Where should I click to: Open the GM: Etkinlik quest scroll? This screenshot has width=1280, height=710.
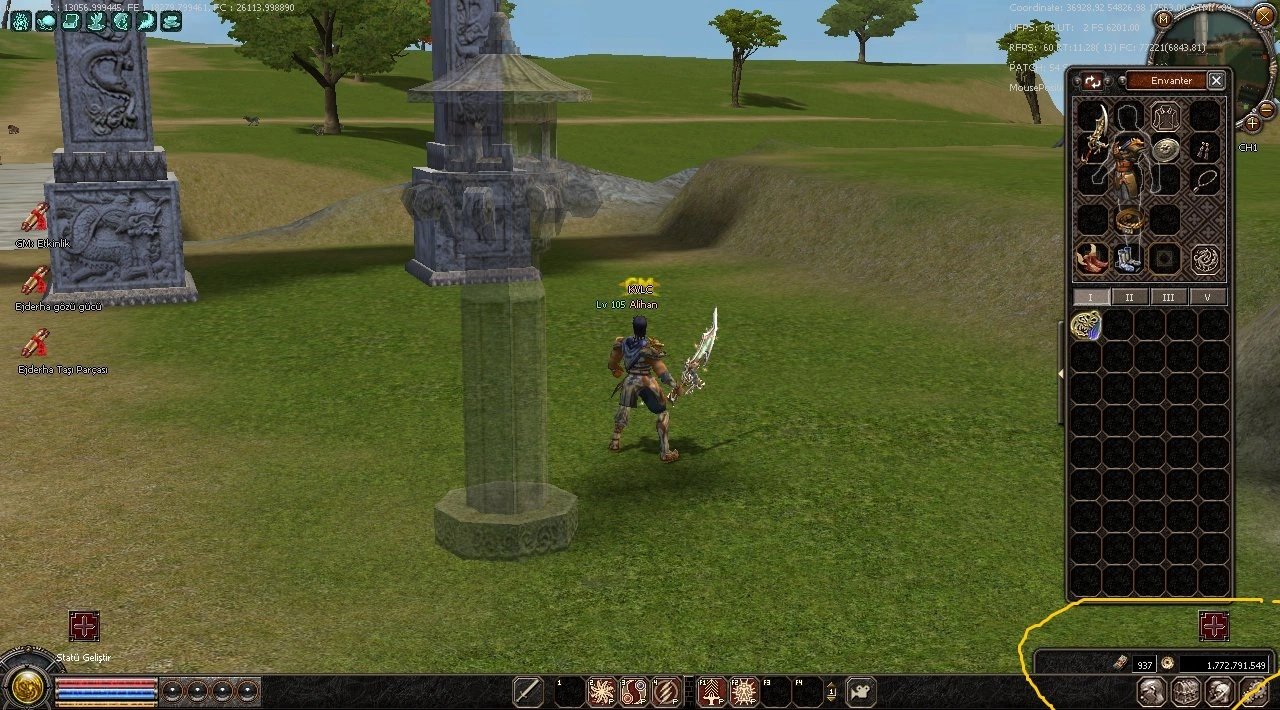point(36,217)
